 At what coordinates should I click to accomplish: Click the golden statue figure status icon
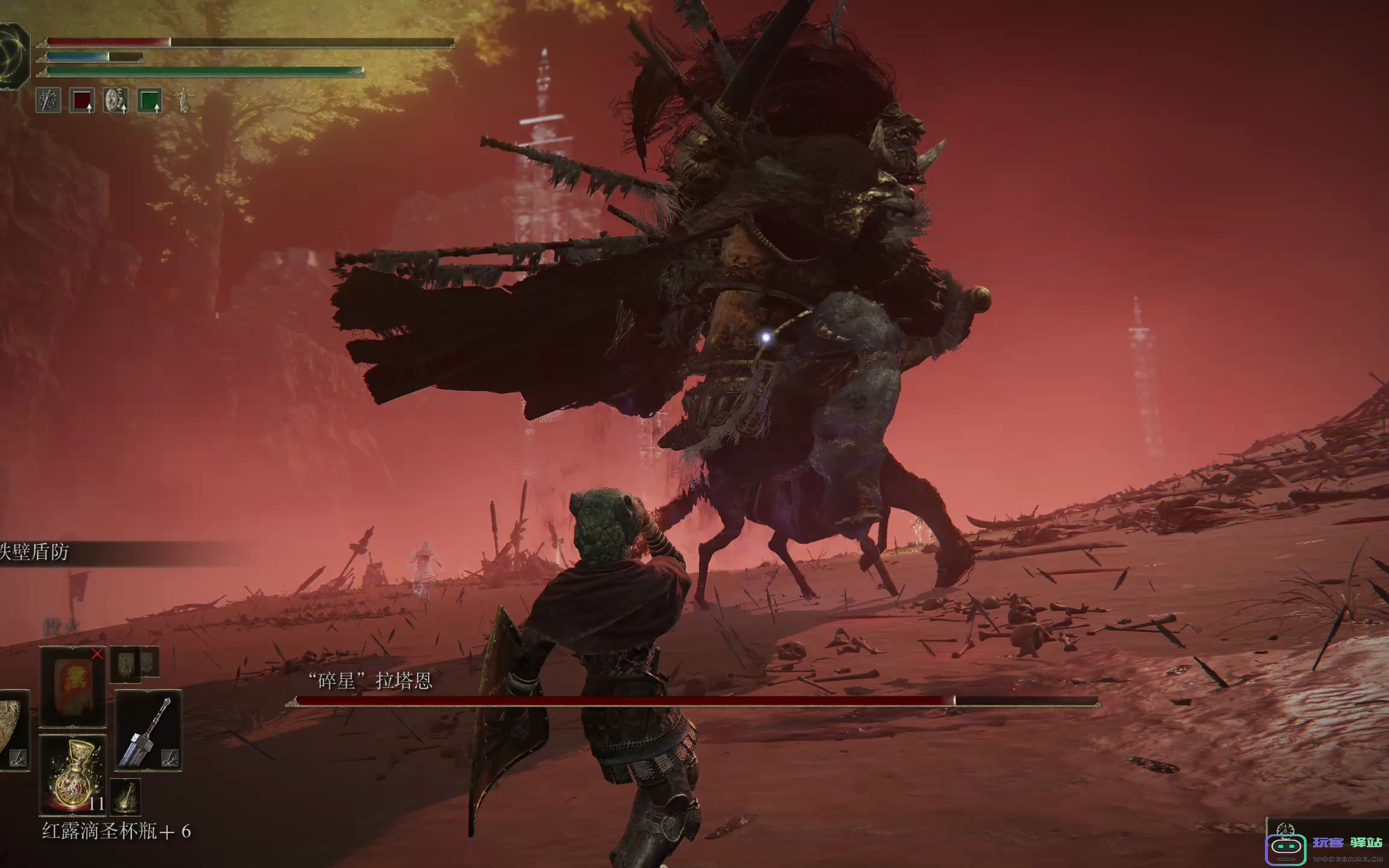coord(183,100)
